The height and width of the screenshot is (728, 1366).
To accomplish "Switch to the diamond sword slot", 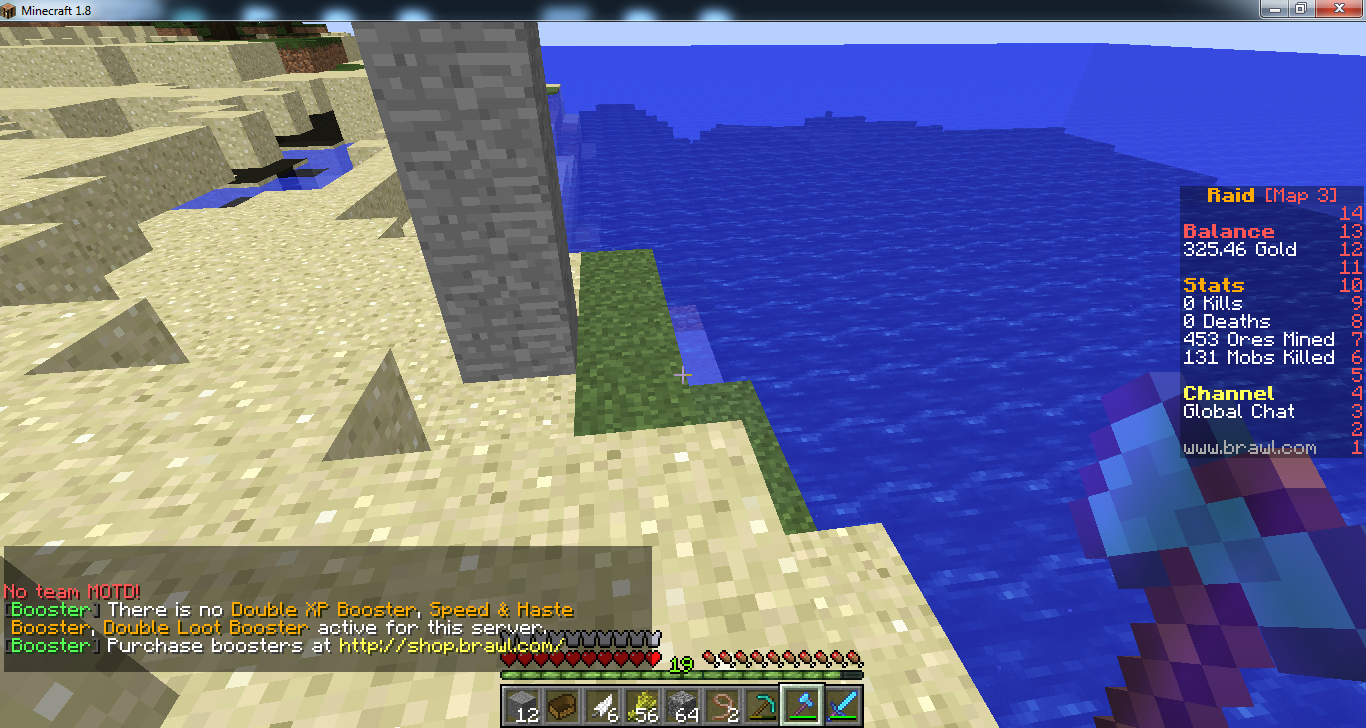I will [x=842, y=704].
